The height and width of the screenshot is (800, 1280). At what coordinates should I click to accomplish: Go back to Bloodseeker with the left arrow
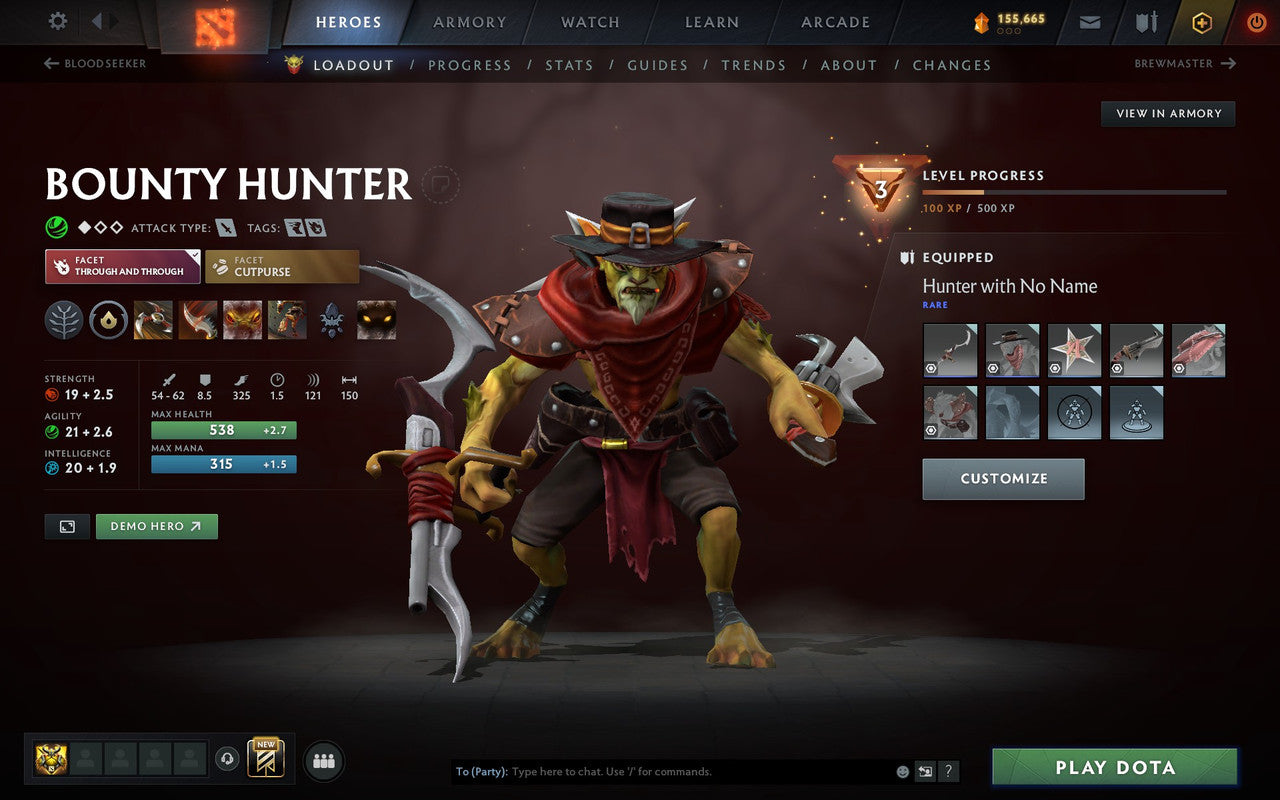(x=49, y=63)
